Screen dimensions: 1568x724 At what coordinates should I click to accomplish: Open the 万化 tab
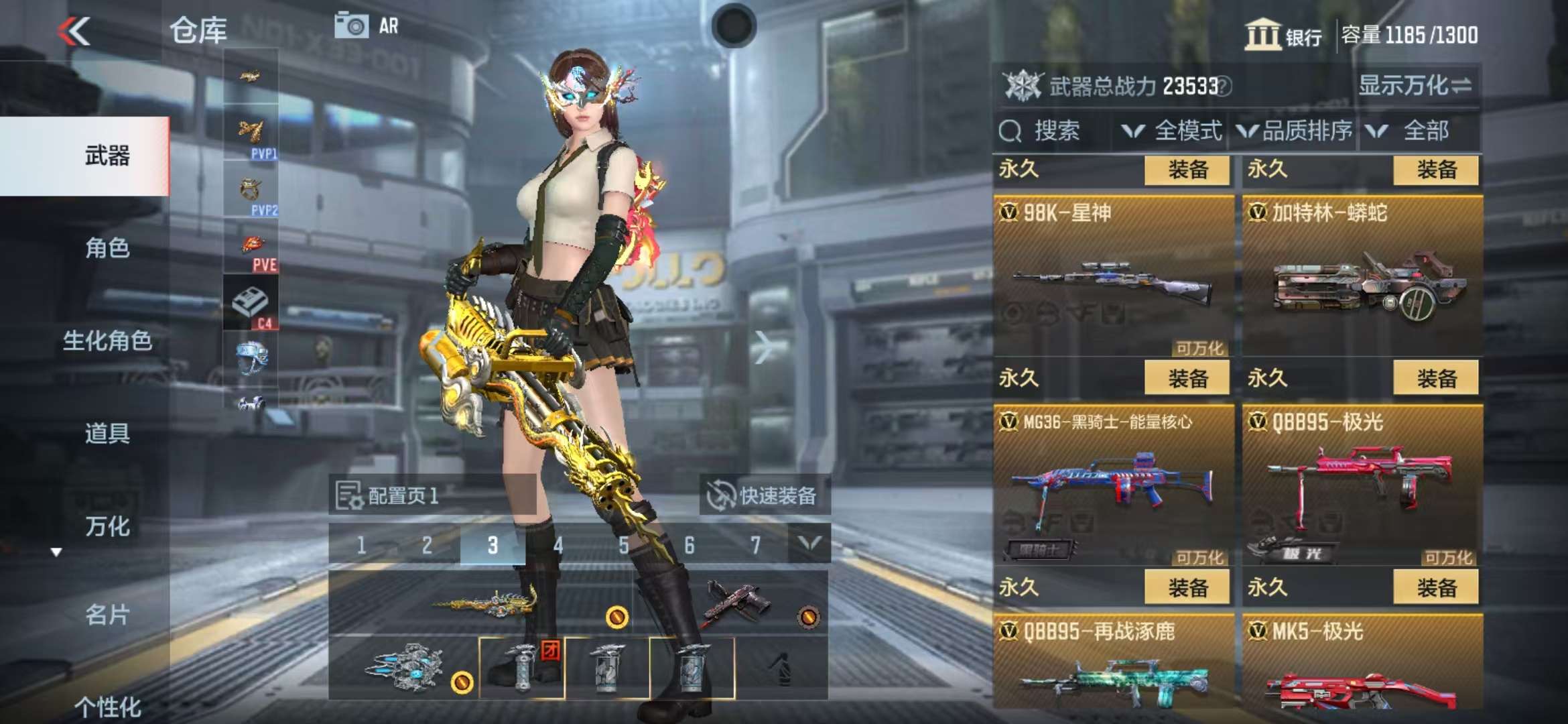click(x=107, y=526)
